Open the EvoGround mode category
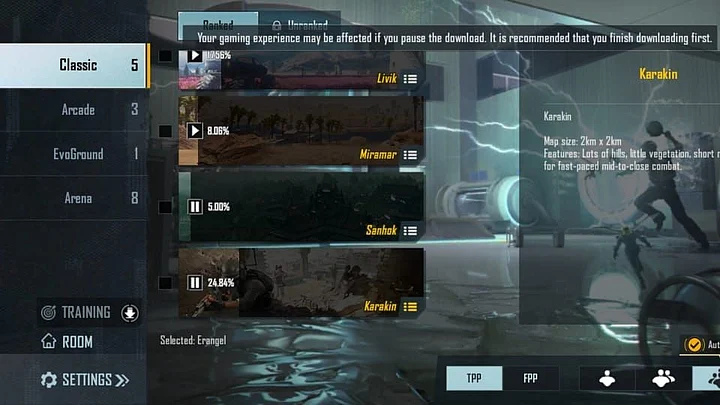720x405 pixels. pos(78,154)
